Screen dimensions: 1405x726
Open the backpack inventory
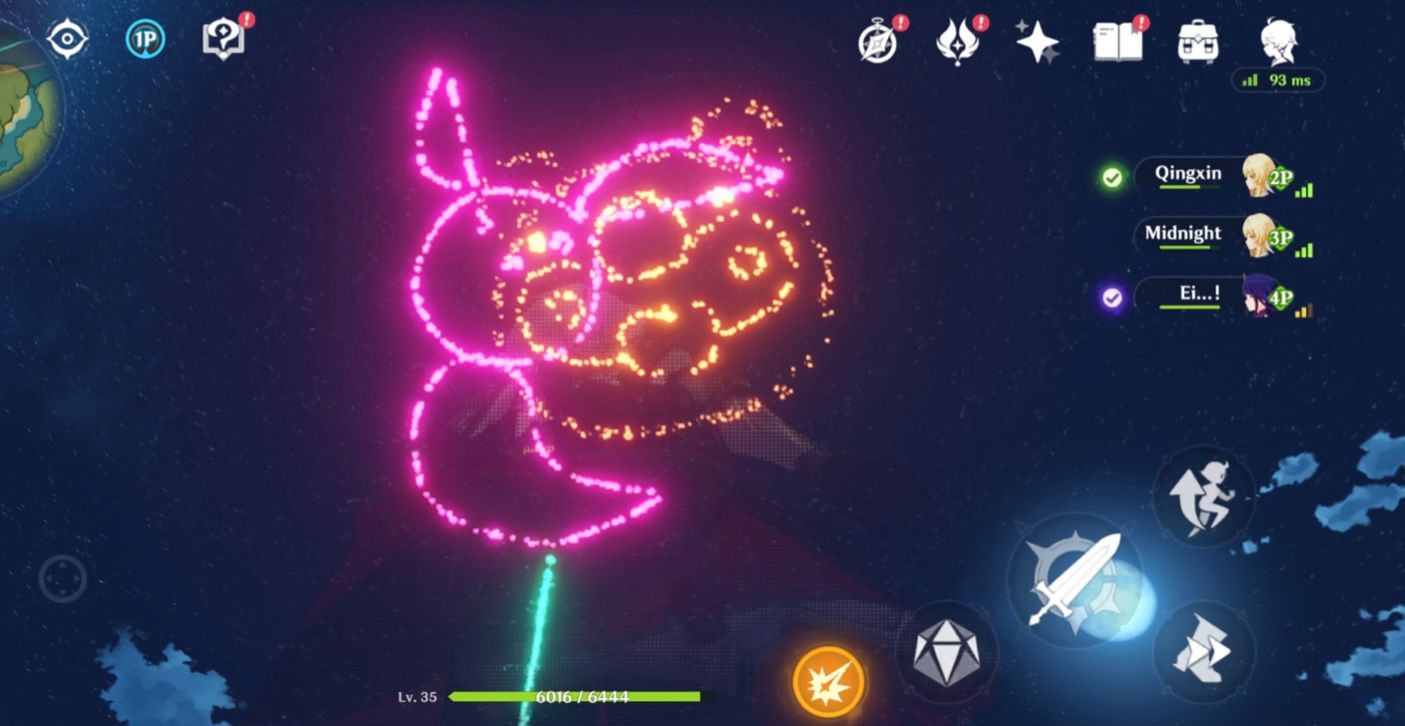click(1198, 42)
